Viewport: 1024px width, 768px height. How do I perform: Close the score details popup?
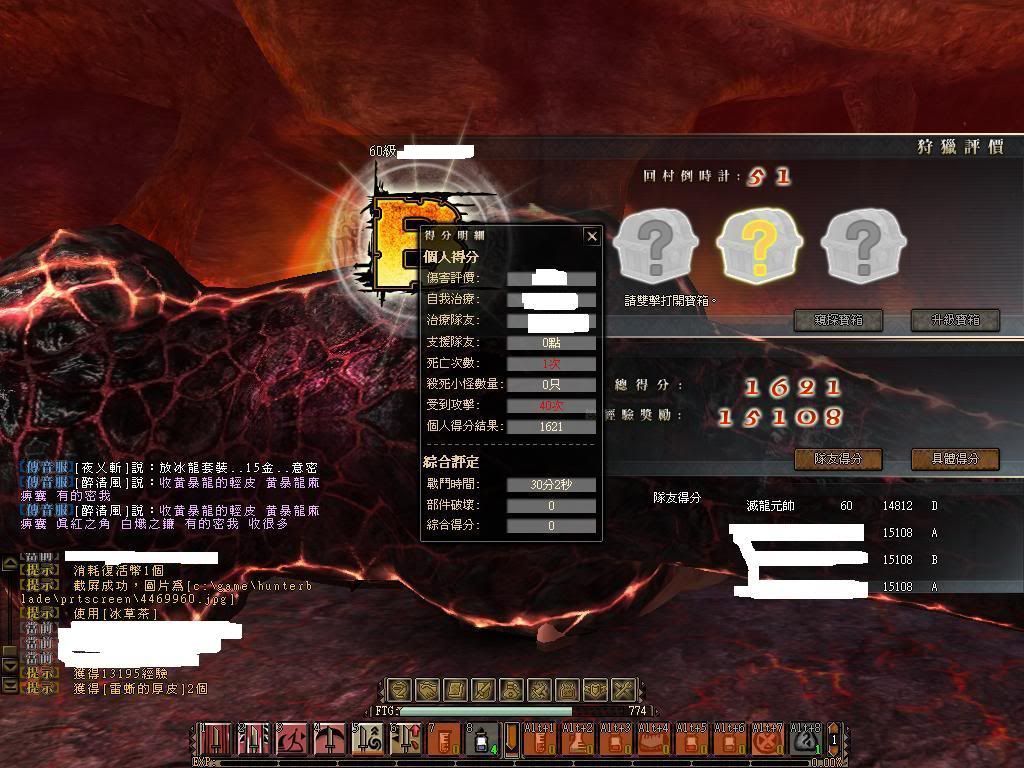(x=592, y=237)
